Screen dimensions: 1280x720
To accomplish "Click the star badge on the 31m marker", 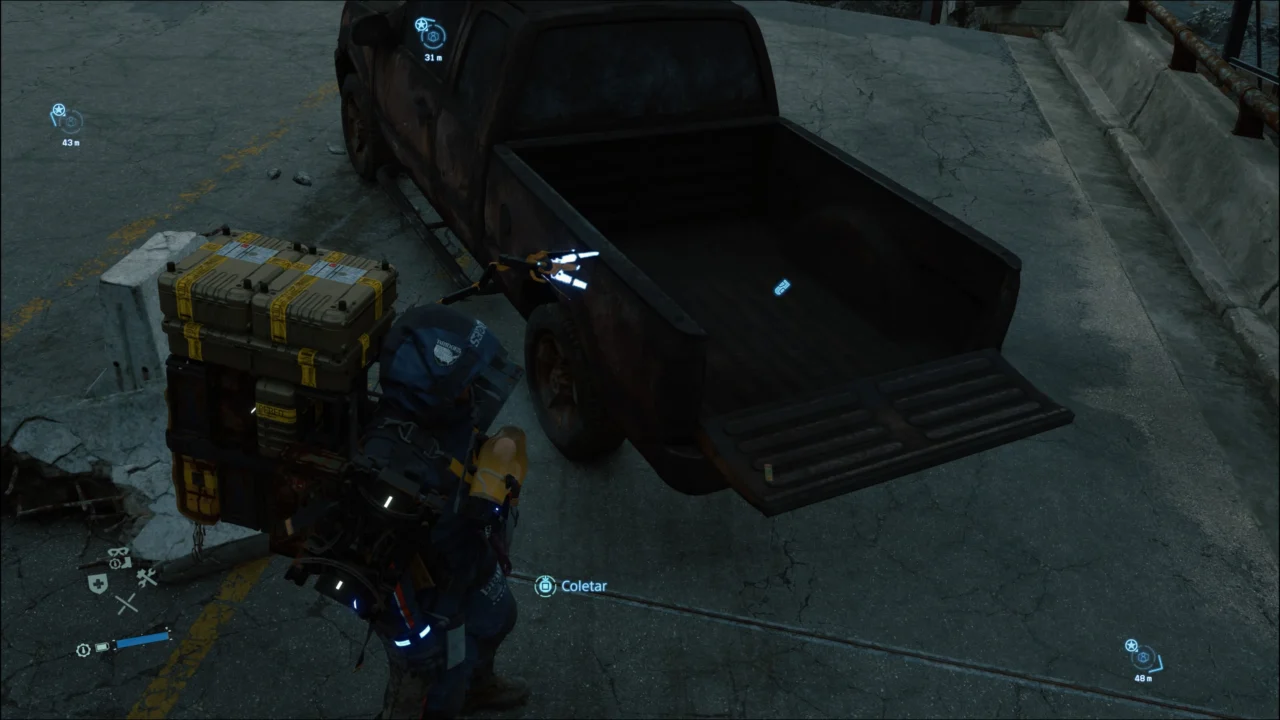I will (421, 24).
